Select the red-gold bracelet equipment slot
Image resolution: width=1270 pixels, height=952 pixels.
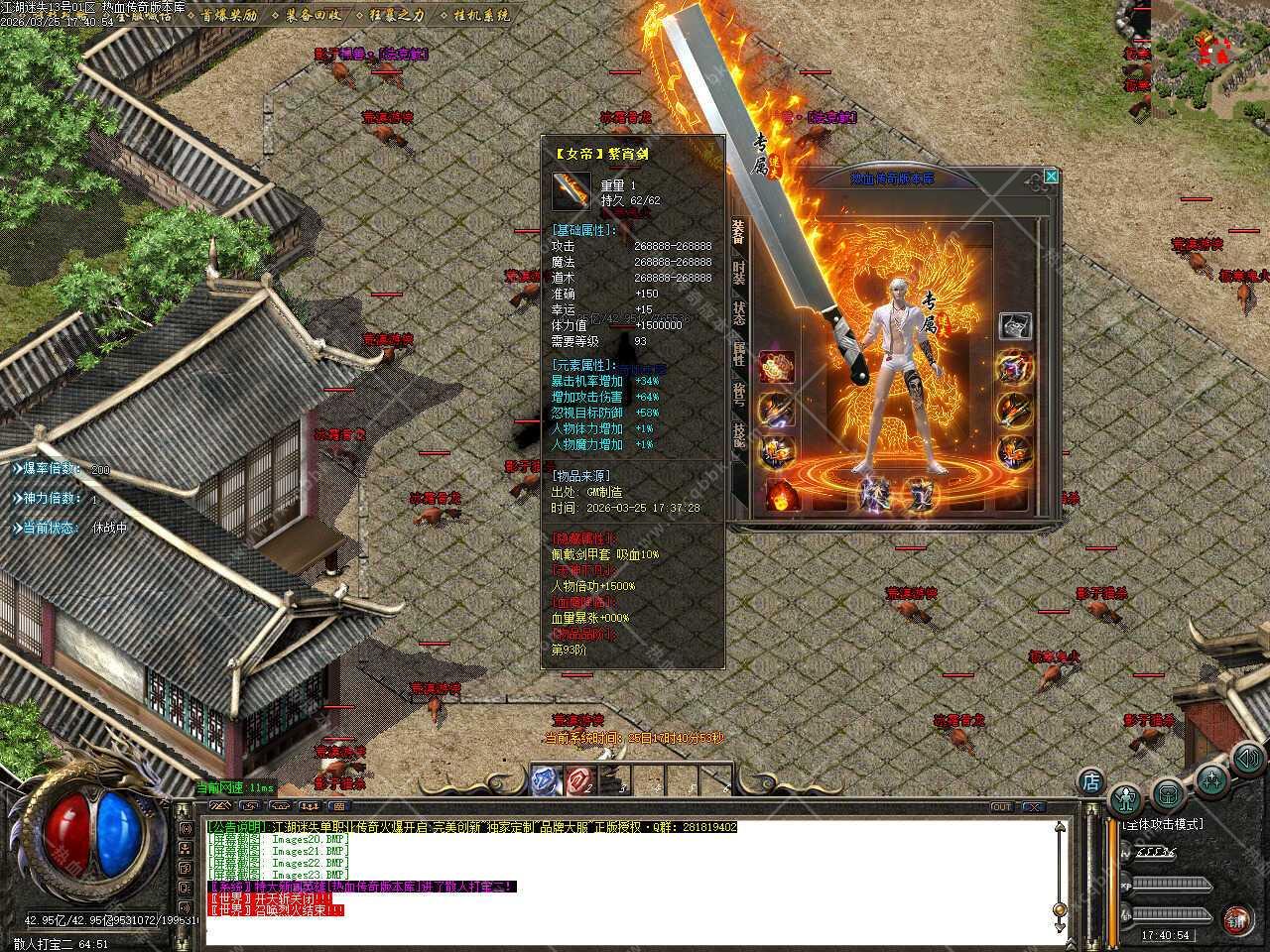pos(776,366)
